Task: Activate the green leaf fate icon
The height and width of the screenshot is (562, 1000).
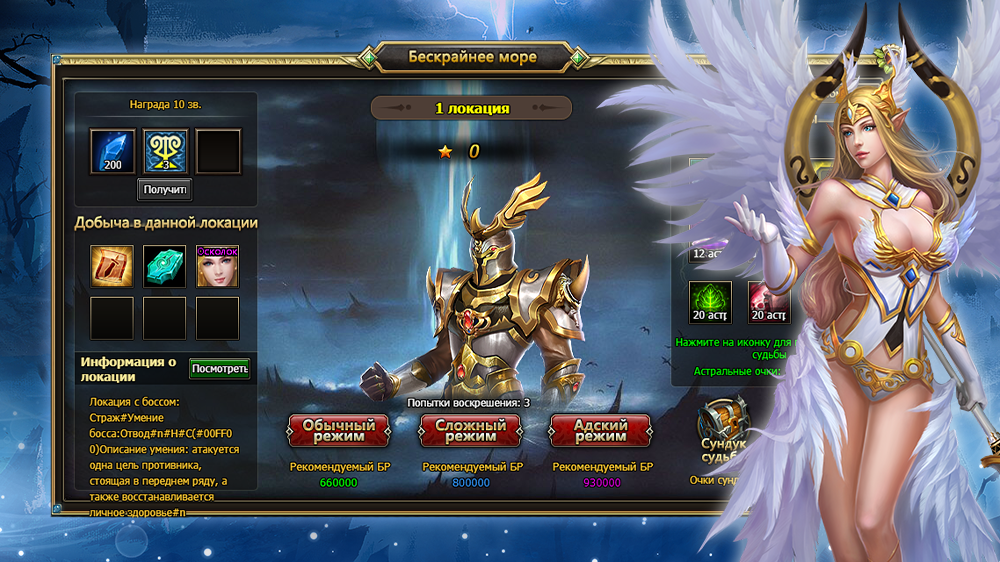Action: click(710, 302)
